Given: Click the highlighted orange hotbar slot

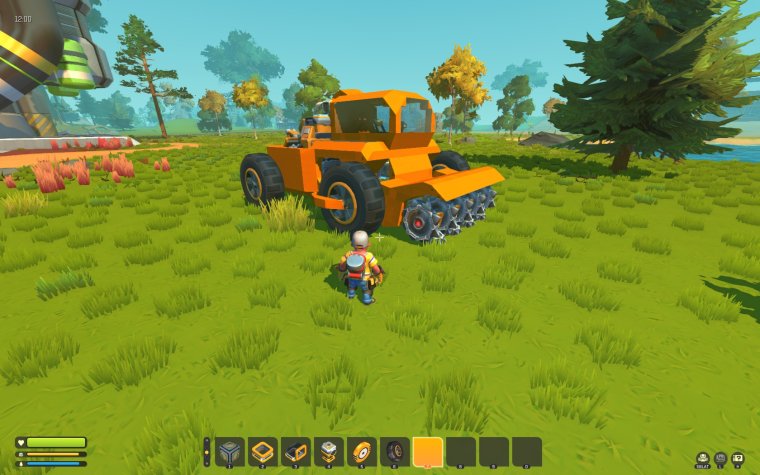Looking at the screenshot, I should 428,451.
